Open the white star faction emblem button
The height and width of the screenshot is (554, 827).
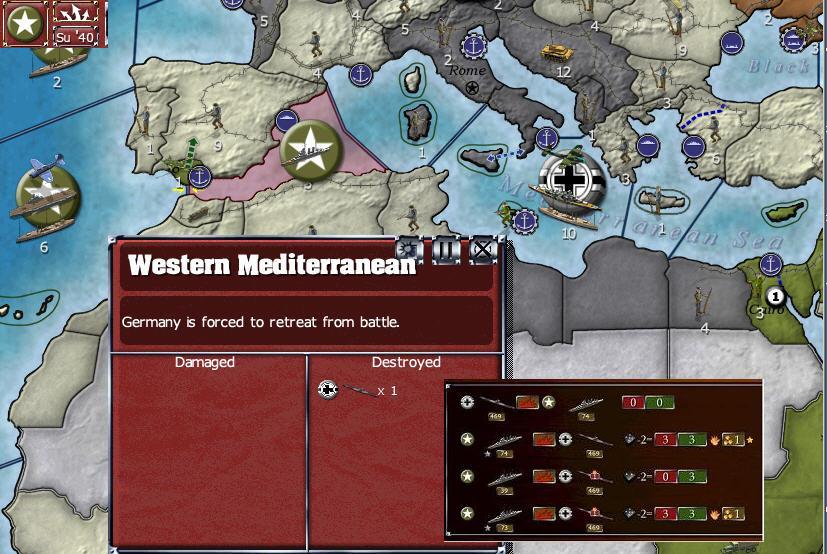[x=25, y=23]
